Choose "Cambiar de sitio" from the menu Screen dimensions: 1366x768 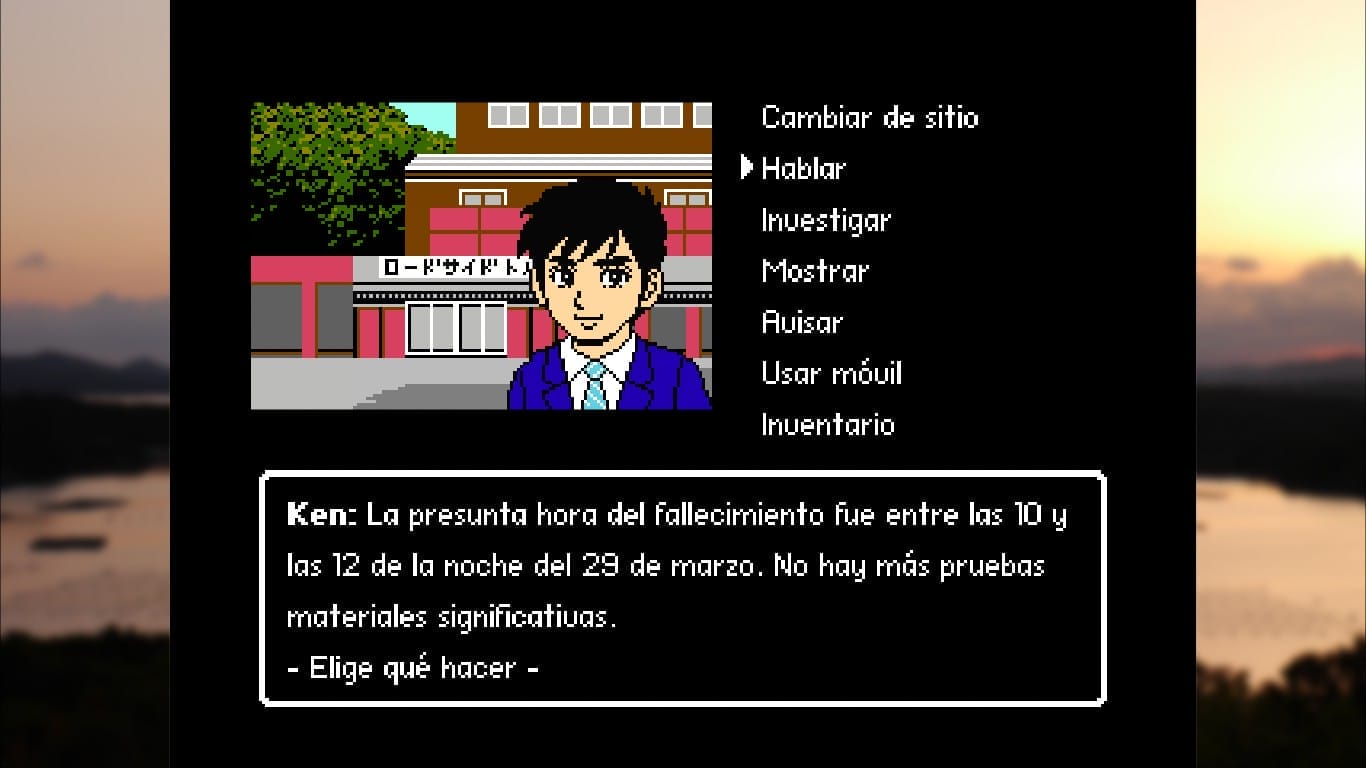pos(869,117)
